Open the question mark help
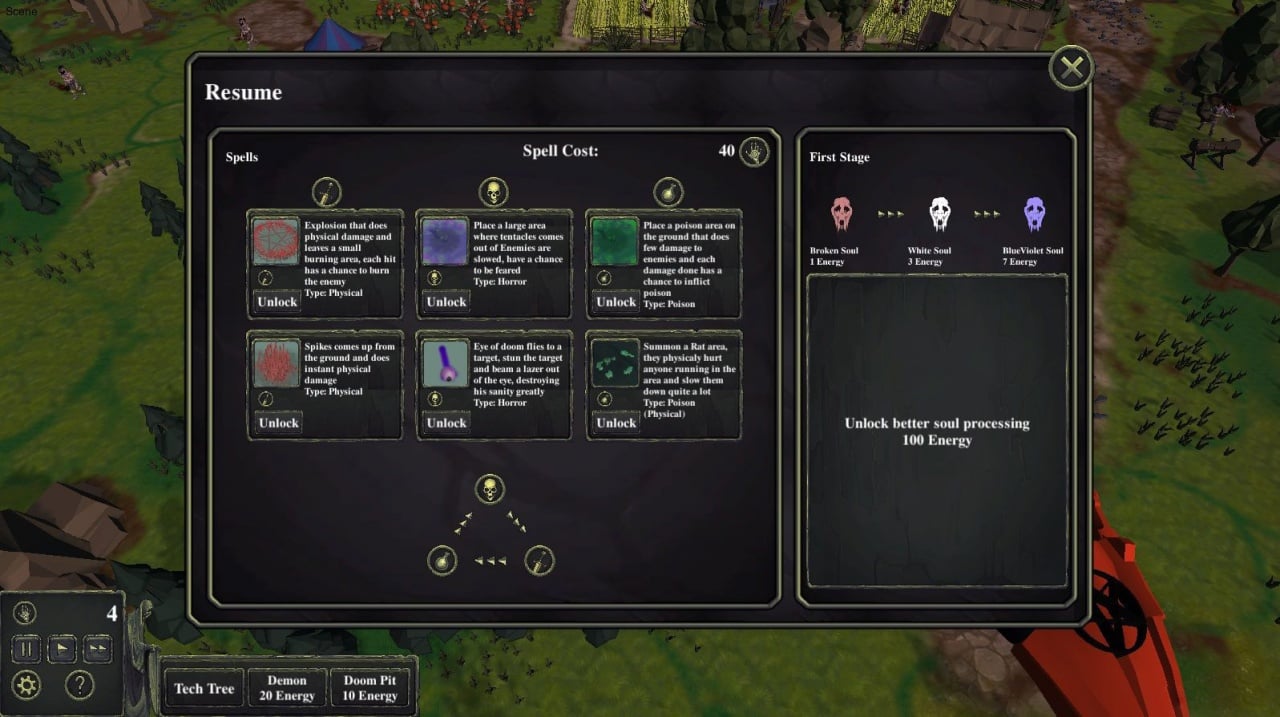 (79, 685)
